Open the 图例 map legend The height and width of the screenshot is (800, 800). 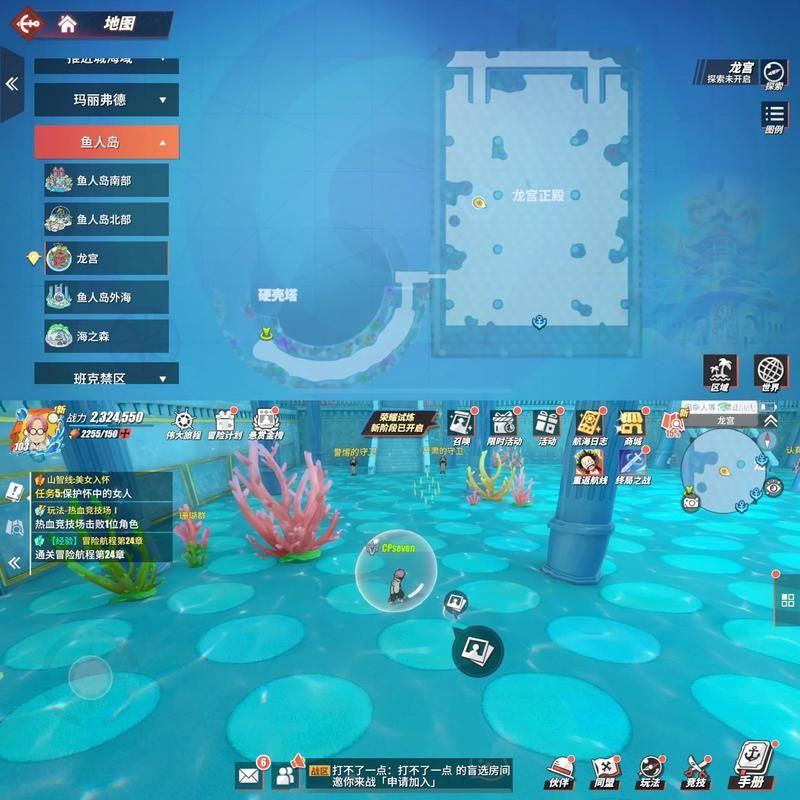(x=774, y=118)
